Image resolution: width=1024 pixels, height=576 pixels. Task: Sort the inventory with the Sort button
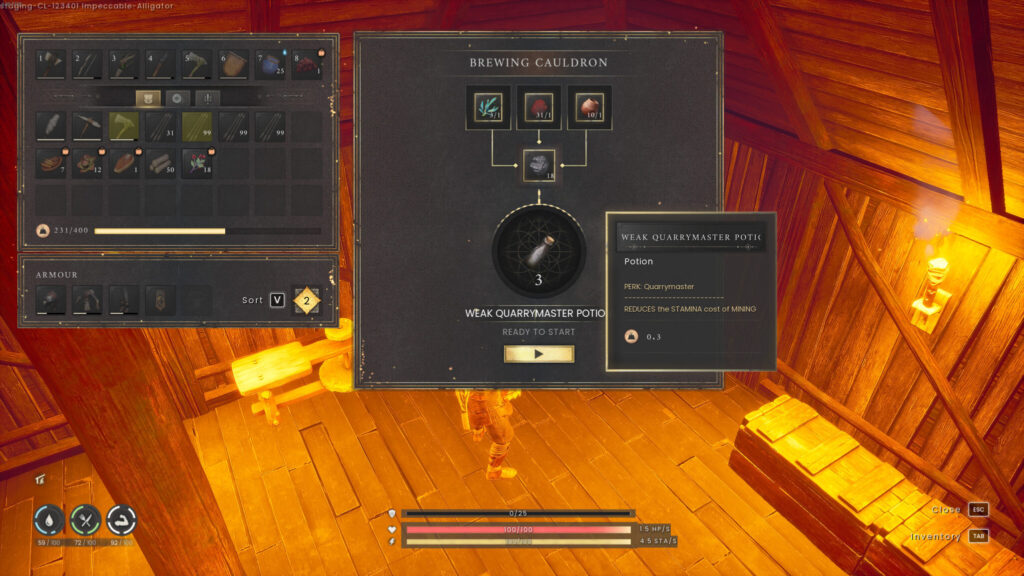[x=277, y=300]
